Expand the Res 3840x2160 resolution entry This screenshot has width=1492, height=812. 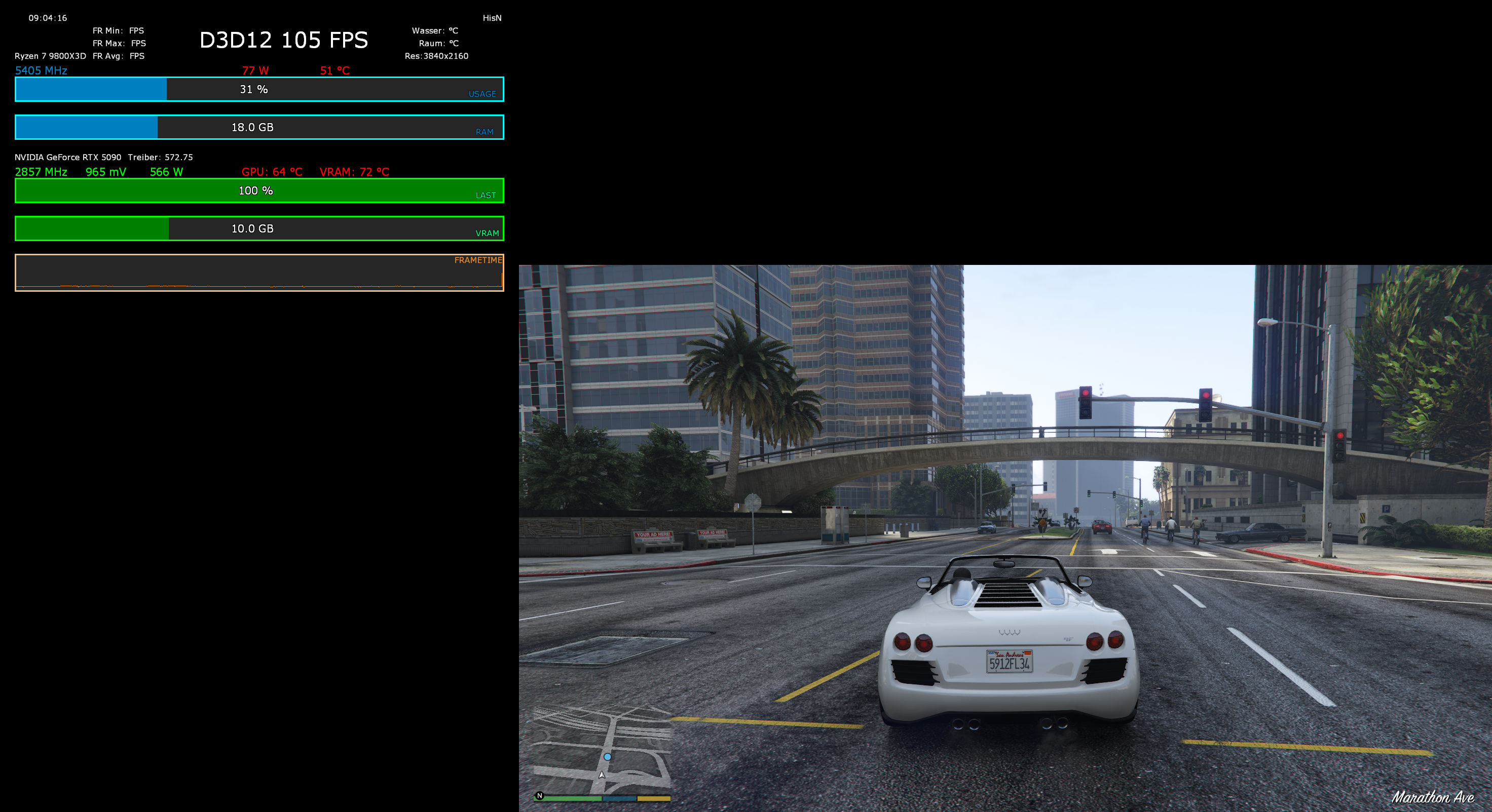(x=436, y=56)
